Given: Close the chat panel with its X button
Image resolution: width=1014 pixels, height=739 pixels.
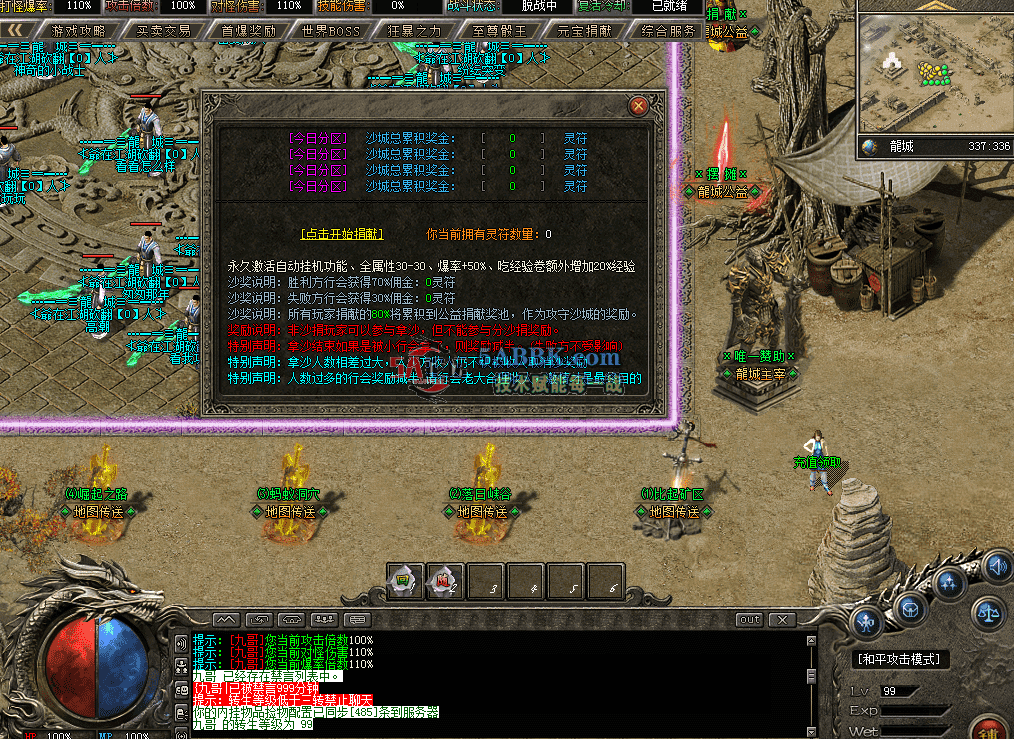Looking at the screenshot, I should [x=781, y=620].
